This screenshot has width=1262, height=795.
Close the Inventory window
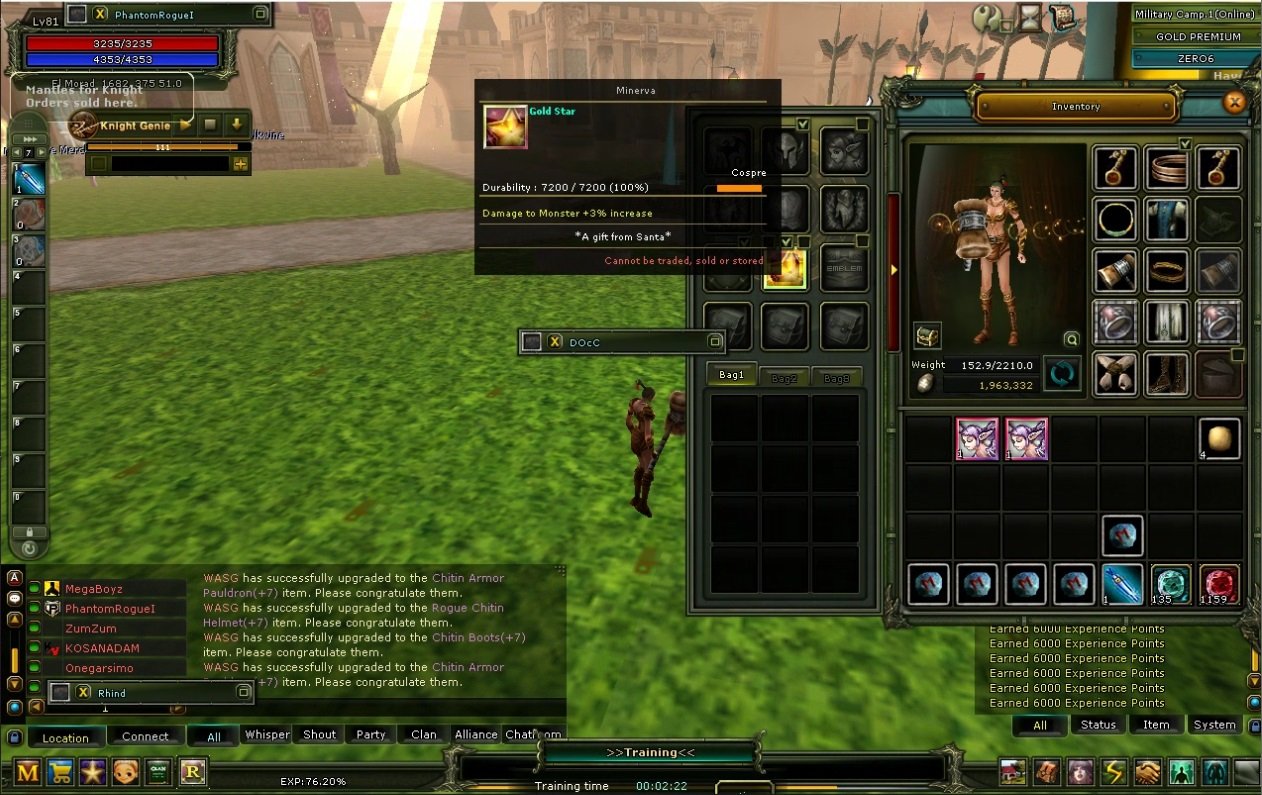1235,102
